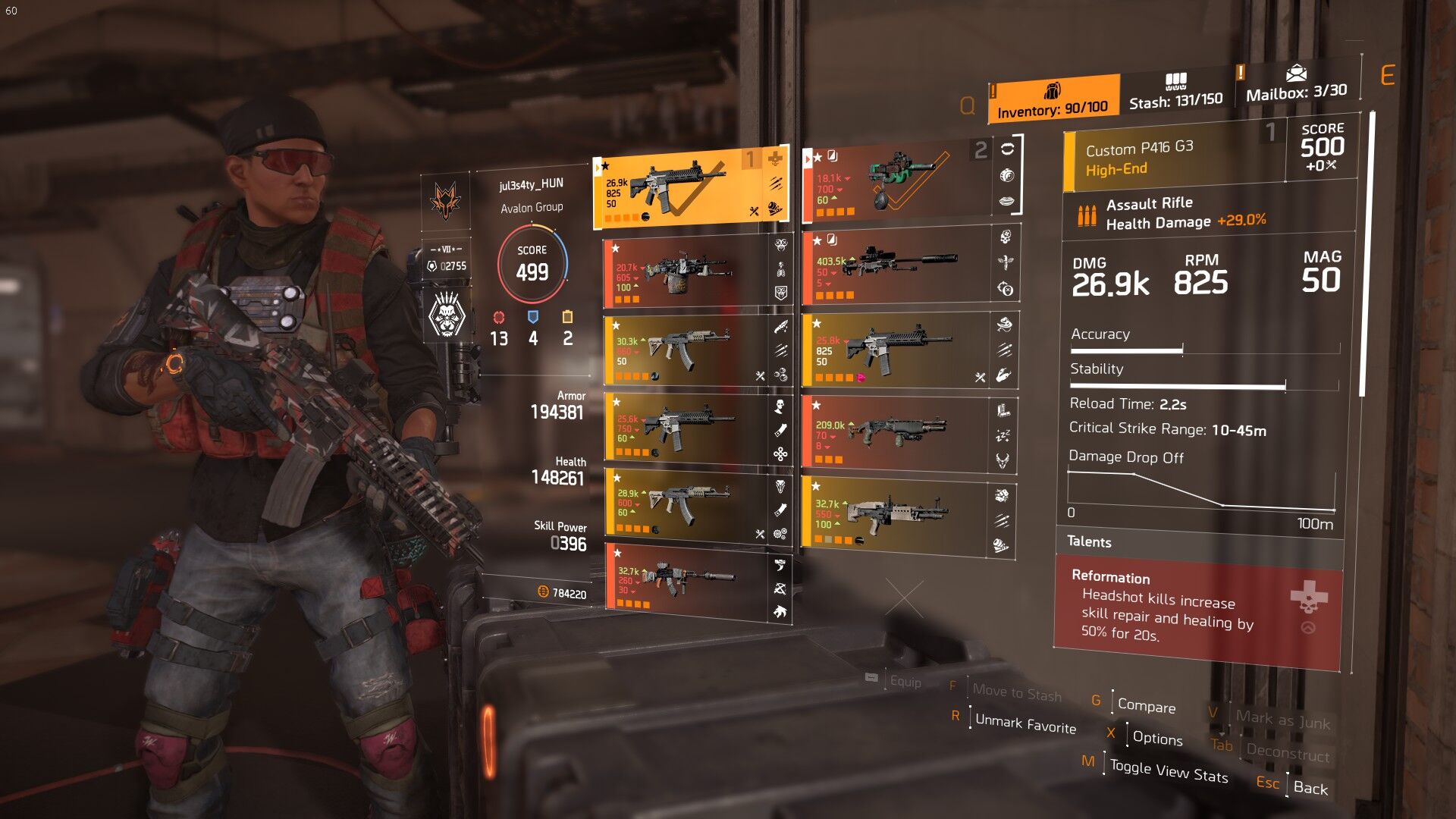
Task: Unmark the weapon as Favorite
Action: tap(1025, 723)
